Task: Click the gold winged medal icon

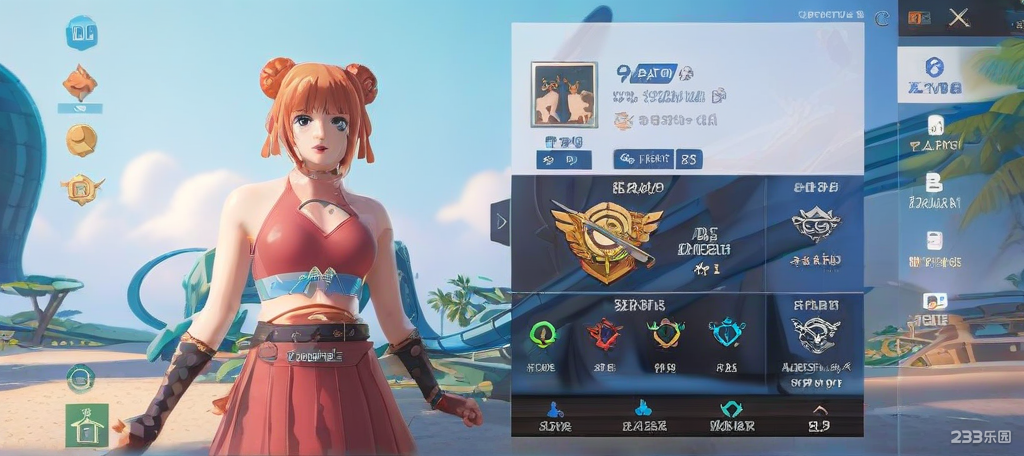Action: tap(81, 187)
